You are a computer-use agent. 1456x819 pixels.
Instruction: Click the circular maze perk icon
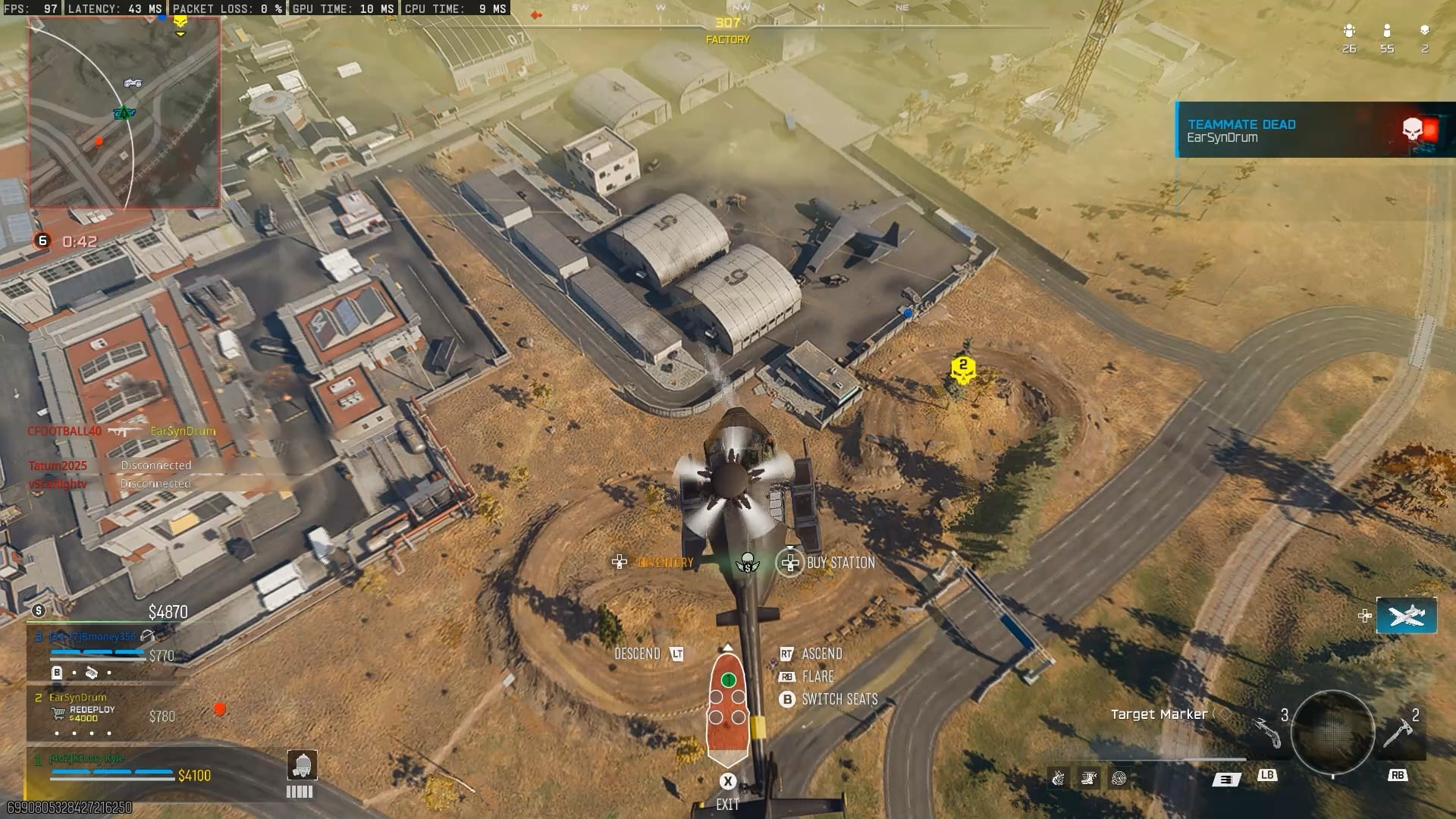coord(1119,778)
